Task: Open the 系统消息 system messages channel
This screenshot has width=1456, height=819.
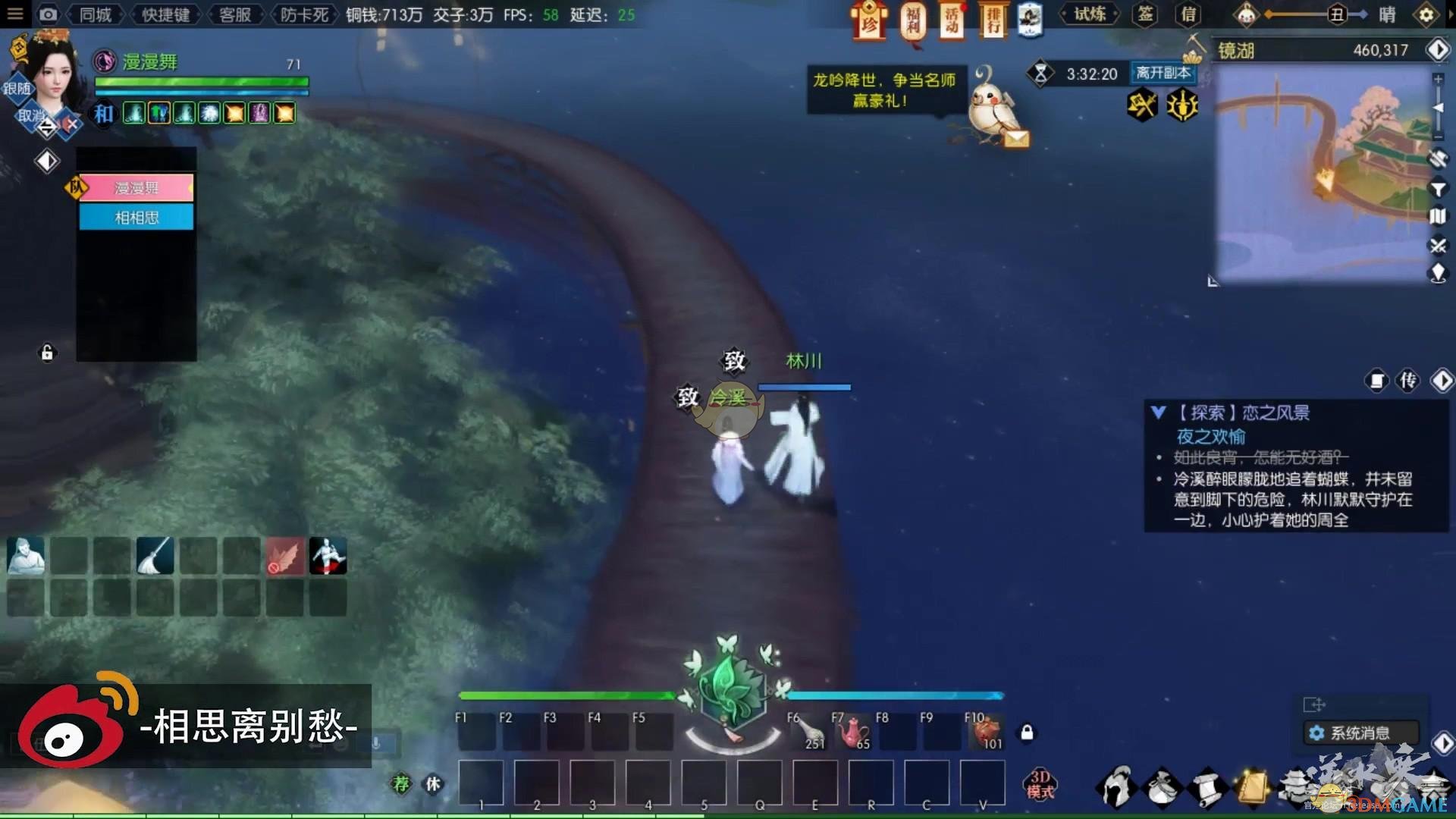Action: pos(1360,733)
